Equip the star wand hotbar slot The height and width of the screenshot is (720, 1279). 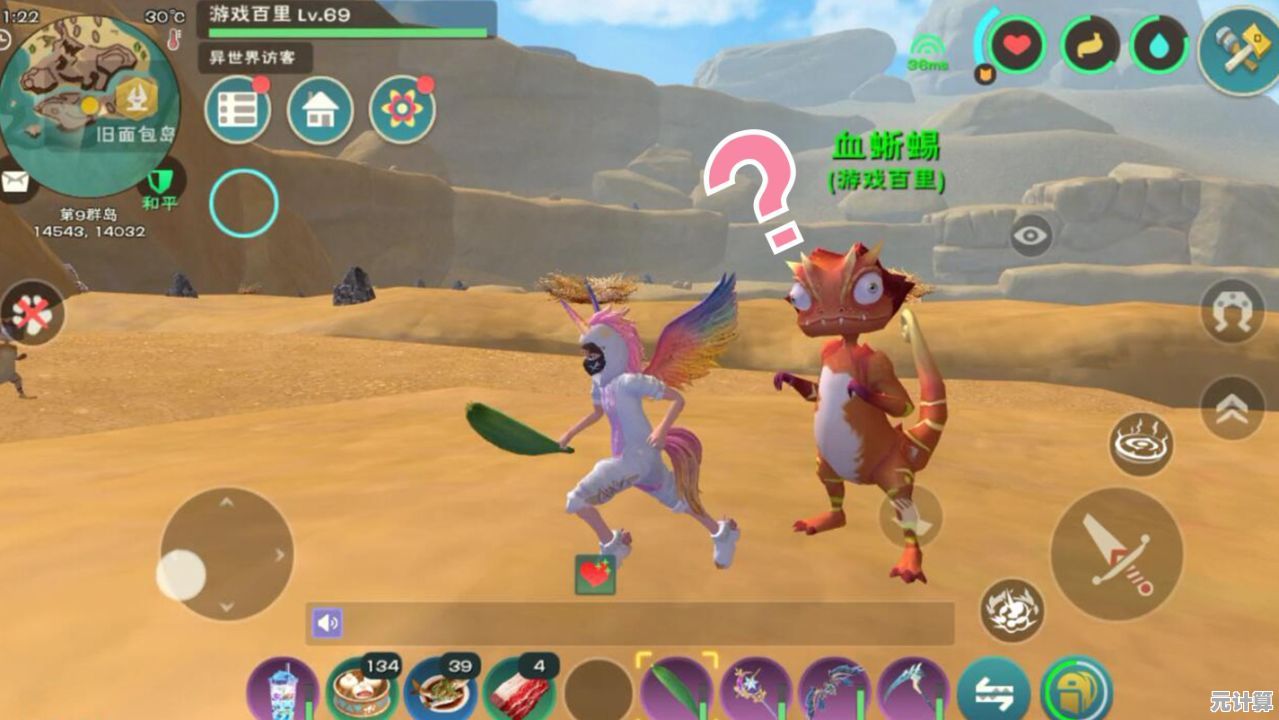click(x=756, y=689)
